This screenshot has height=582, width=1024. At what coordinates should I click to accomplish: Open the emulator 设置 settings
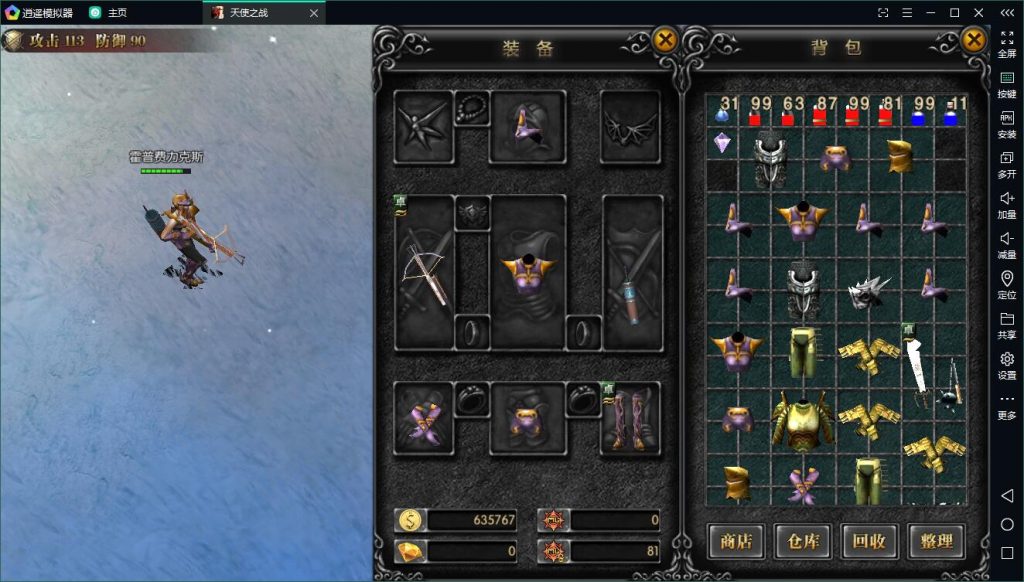1006,364
